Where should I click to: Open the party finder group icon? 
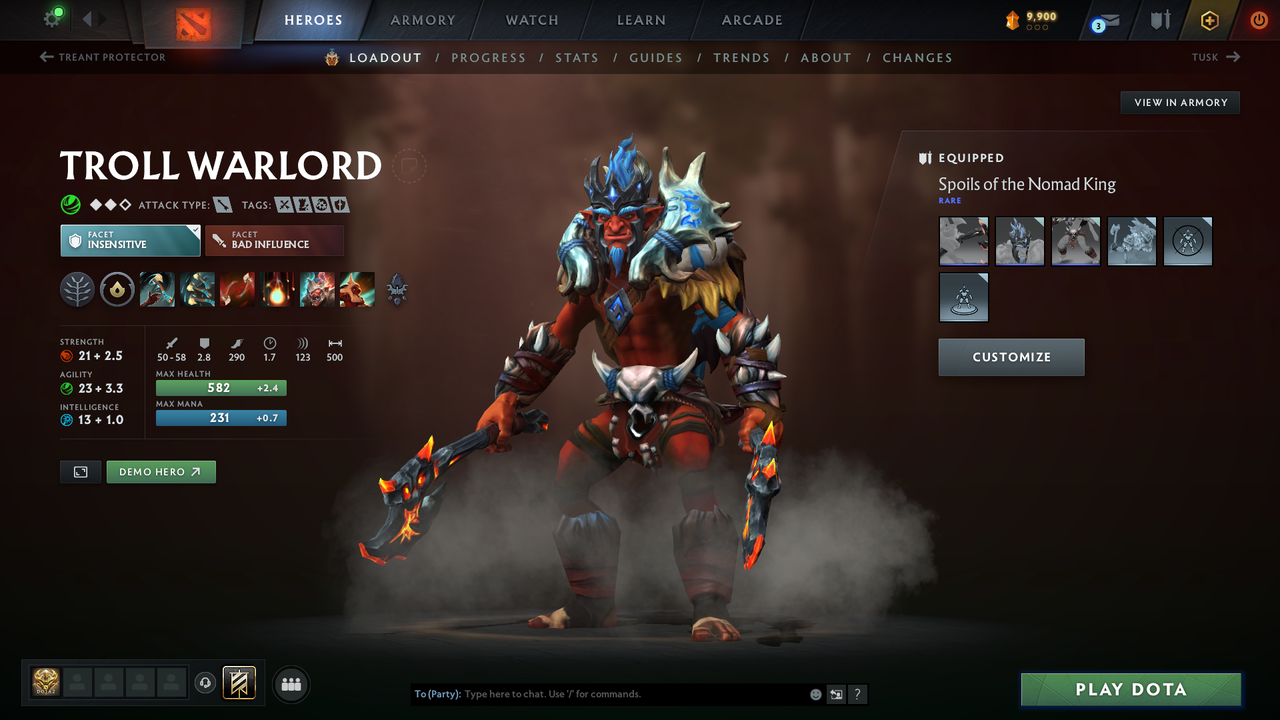click(290, 684)
